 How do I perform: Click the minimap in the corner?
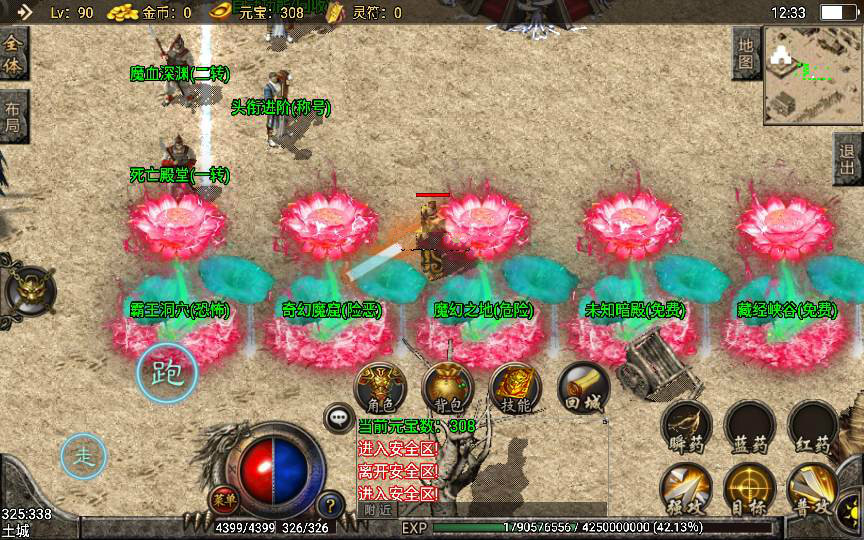coord(812,75)
